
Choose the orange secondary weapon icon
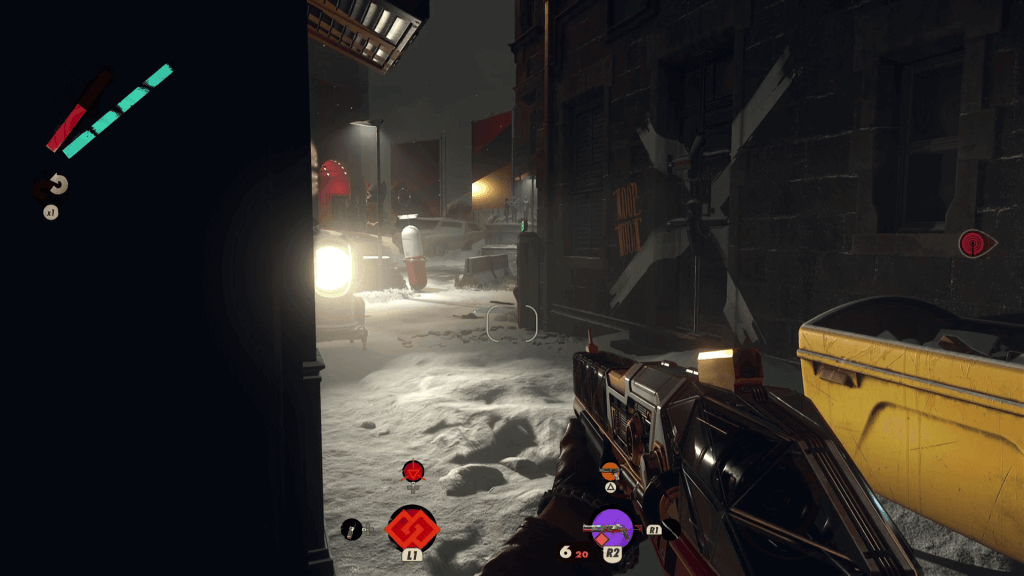(x=610, y=470)
